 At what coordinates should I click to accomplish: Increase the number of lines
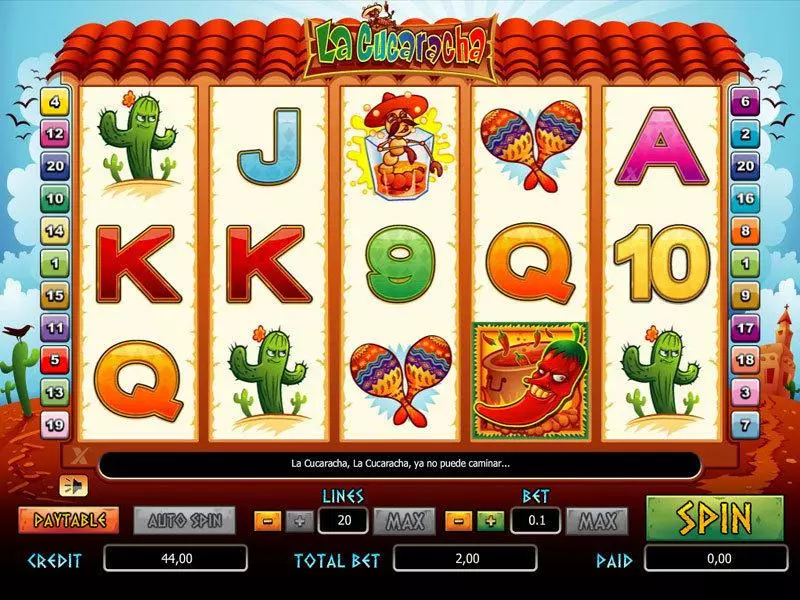297,520
